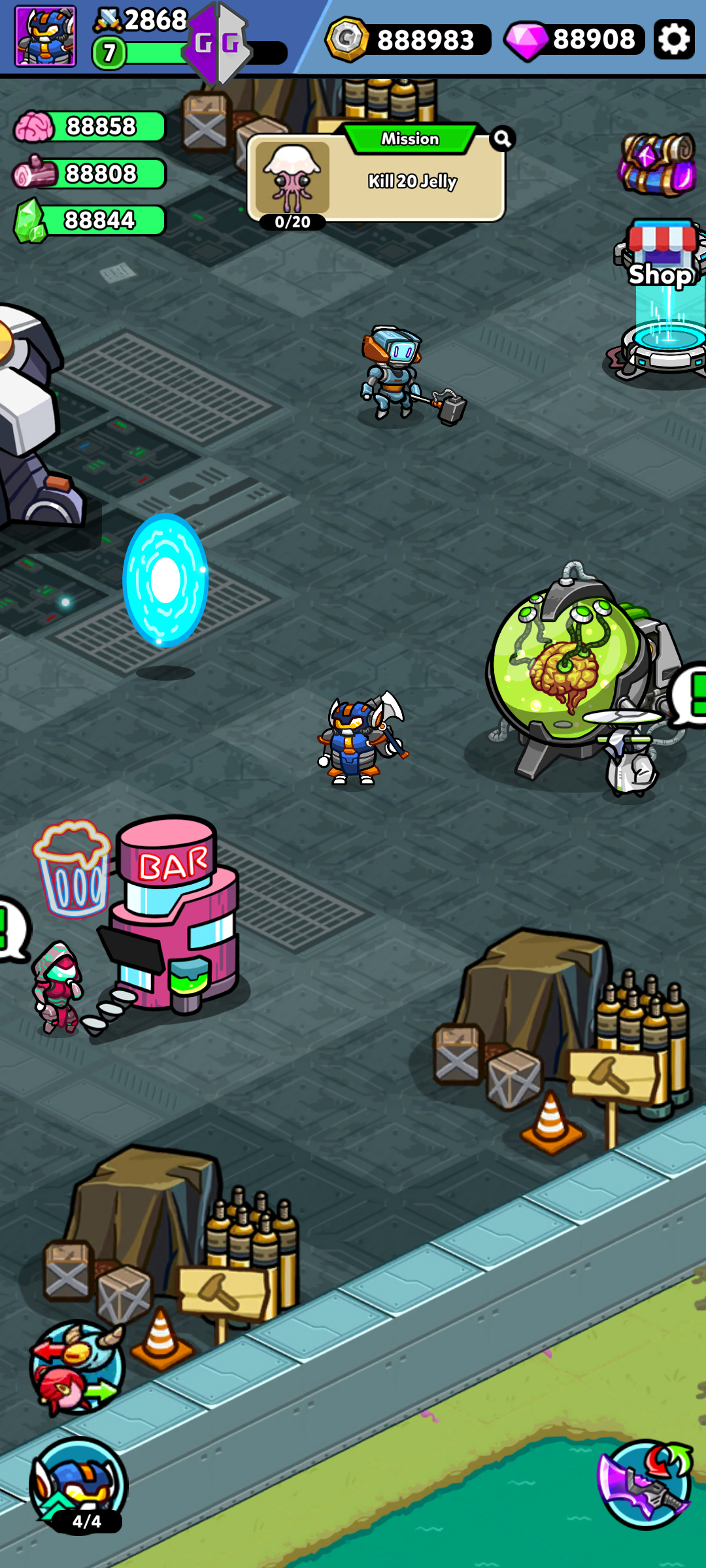Activate the purple weapon swap button

pyautogui.click(x=645, y=1484)
